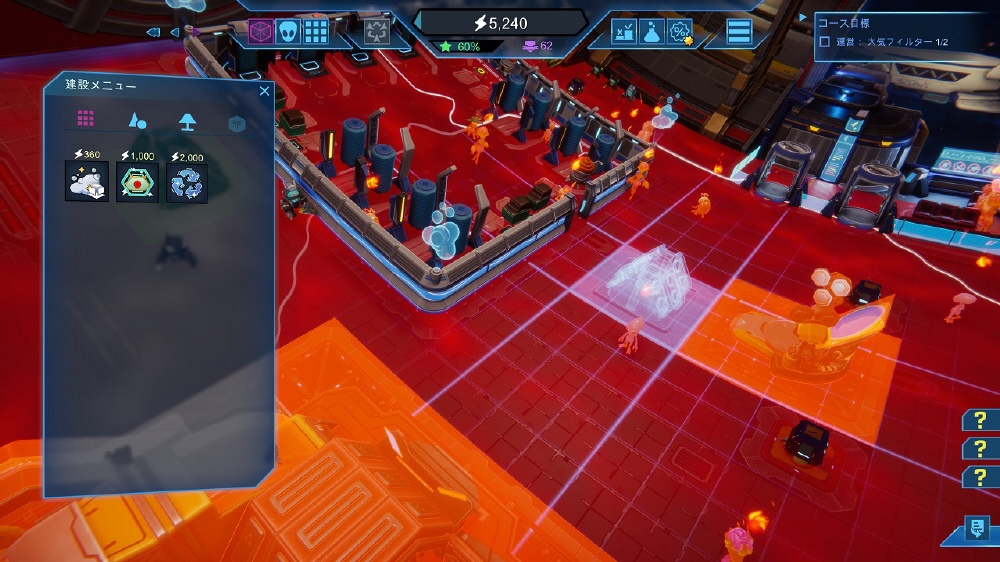The height and width of the screenshot is (562, 1000).
Task: Open the grid overview toolbar button
Action: [316, 32]
